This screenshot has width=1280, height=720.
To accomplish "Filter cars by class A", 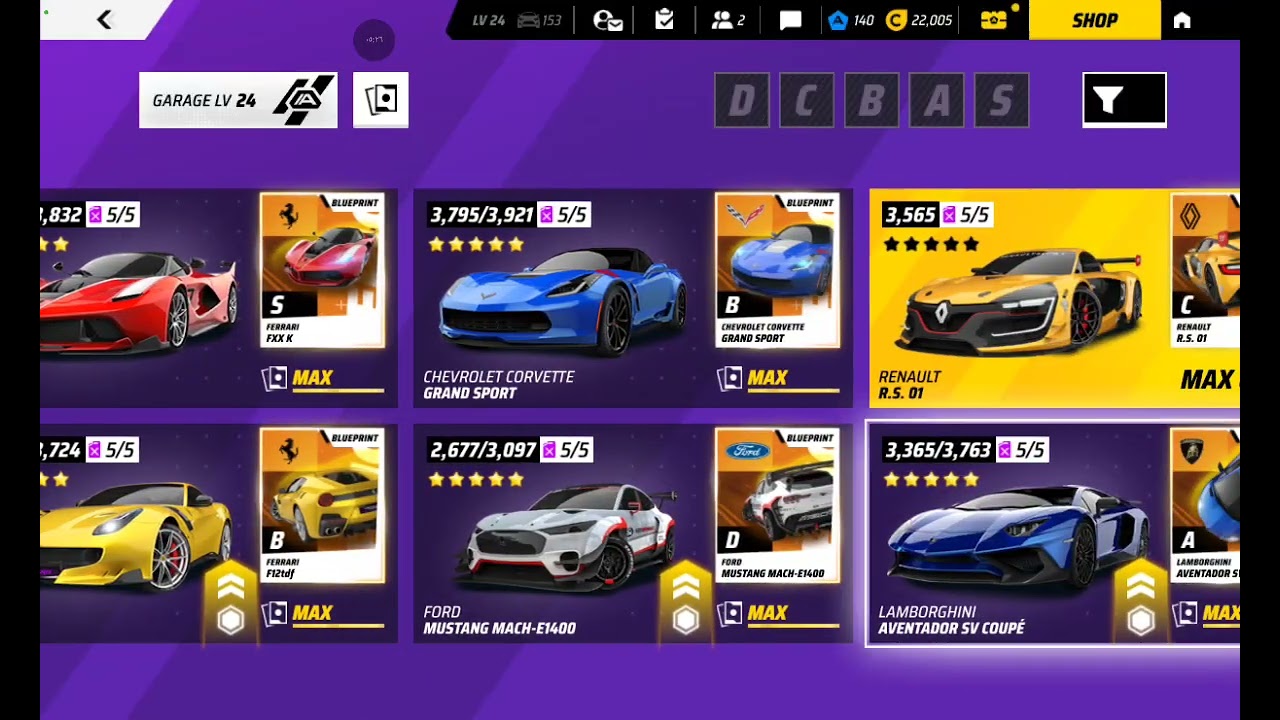I will click(936, 100).
